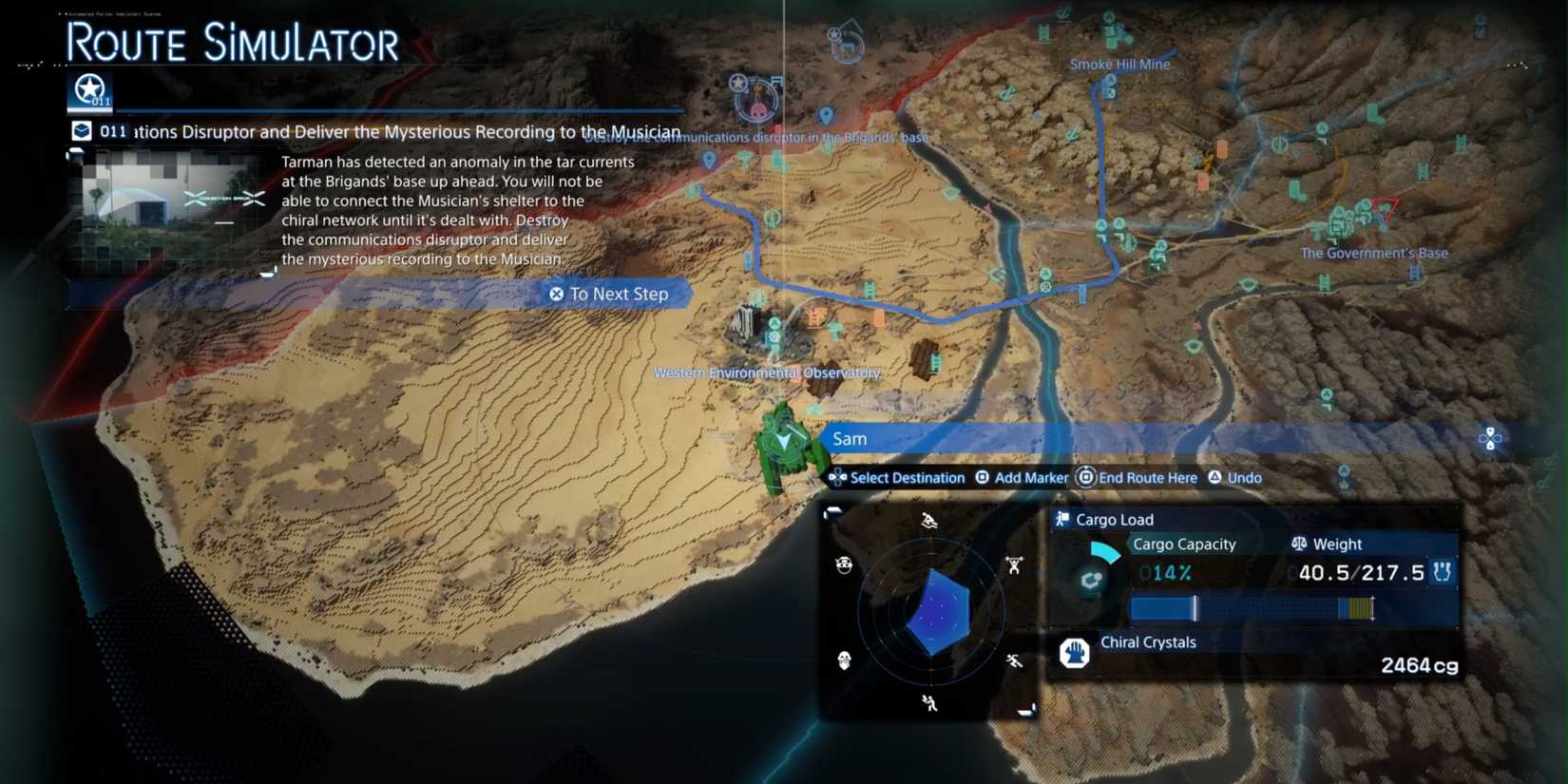Select the running icon on the stat radar
This screenshot has height=784, width=1568.
(1013, 660)
